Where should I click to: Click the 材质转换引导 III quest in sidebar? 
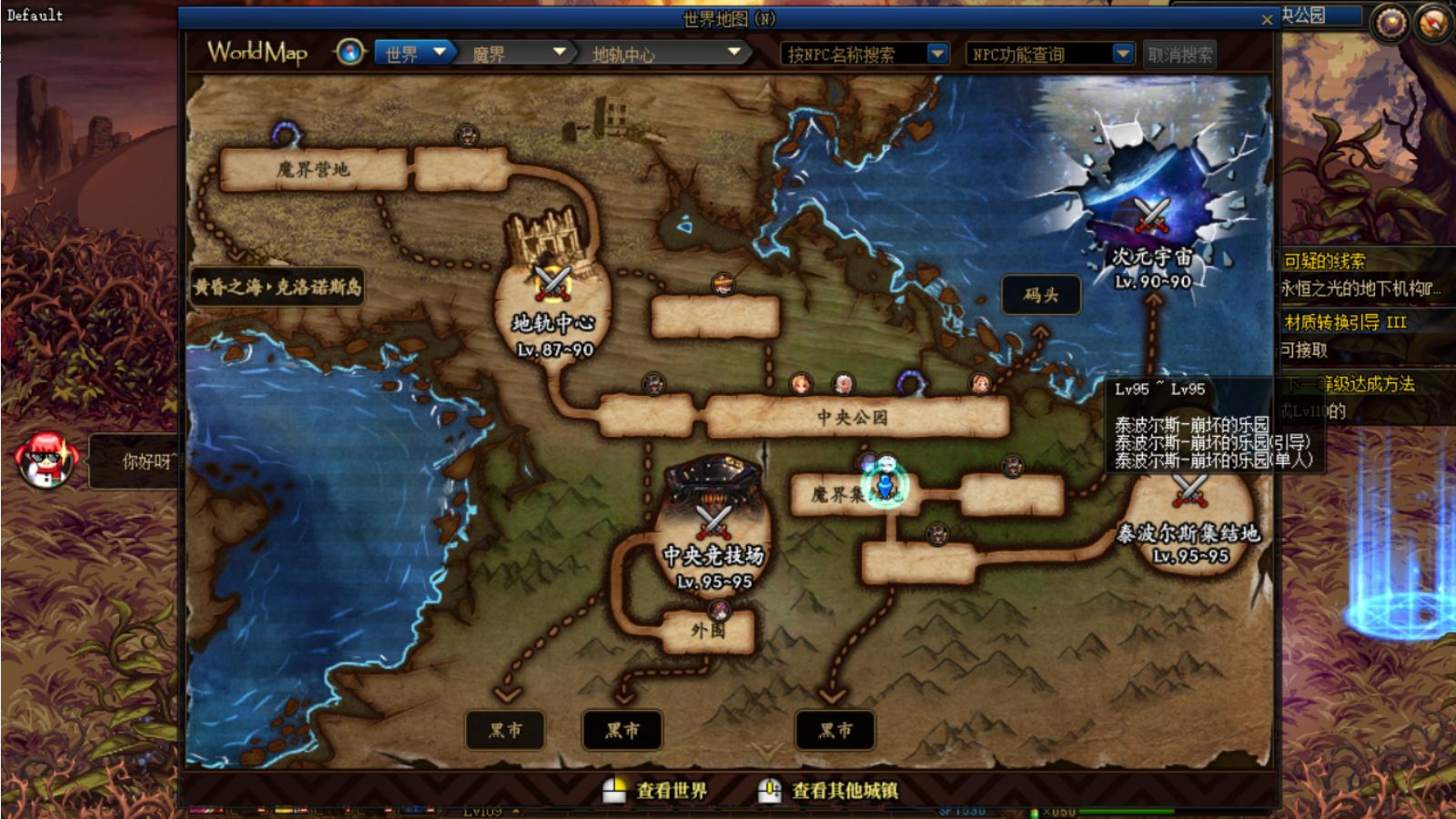tap(1344, 322)
